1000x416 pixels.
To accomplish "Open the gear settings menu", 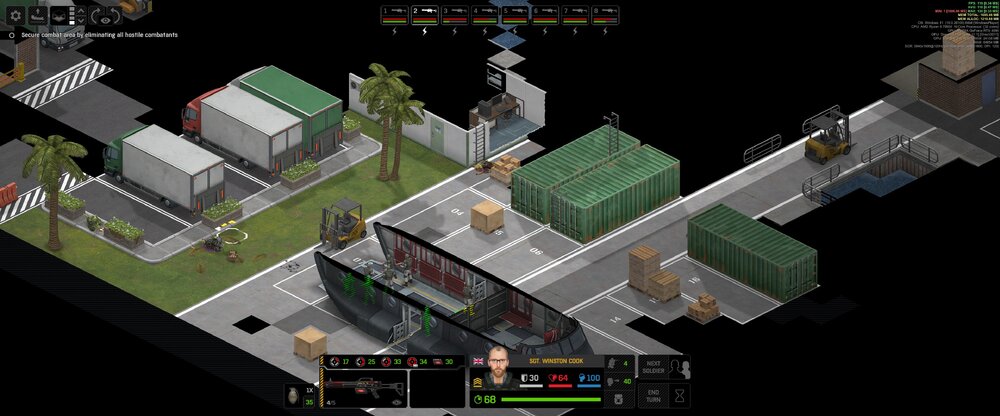I will pos(15,16).
